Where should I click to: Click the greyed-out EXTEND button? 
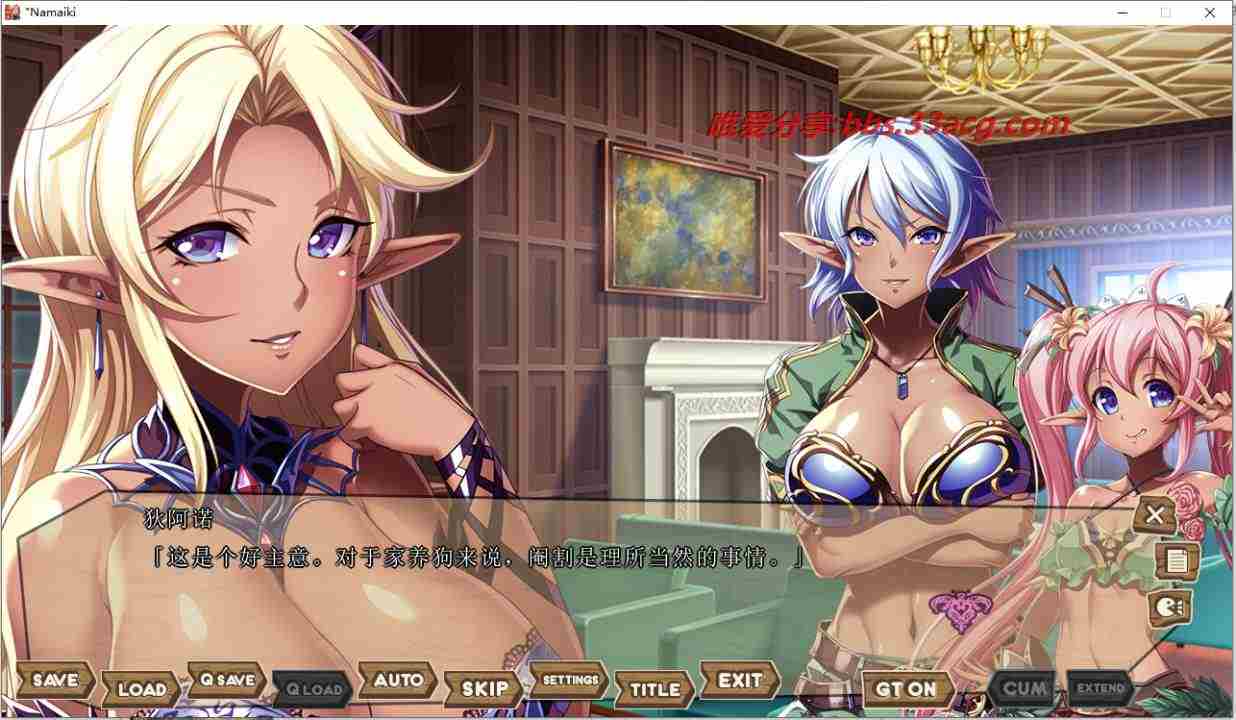1100,688
